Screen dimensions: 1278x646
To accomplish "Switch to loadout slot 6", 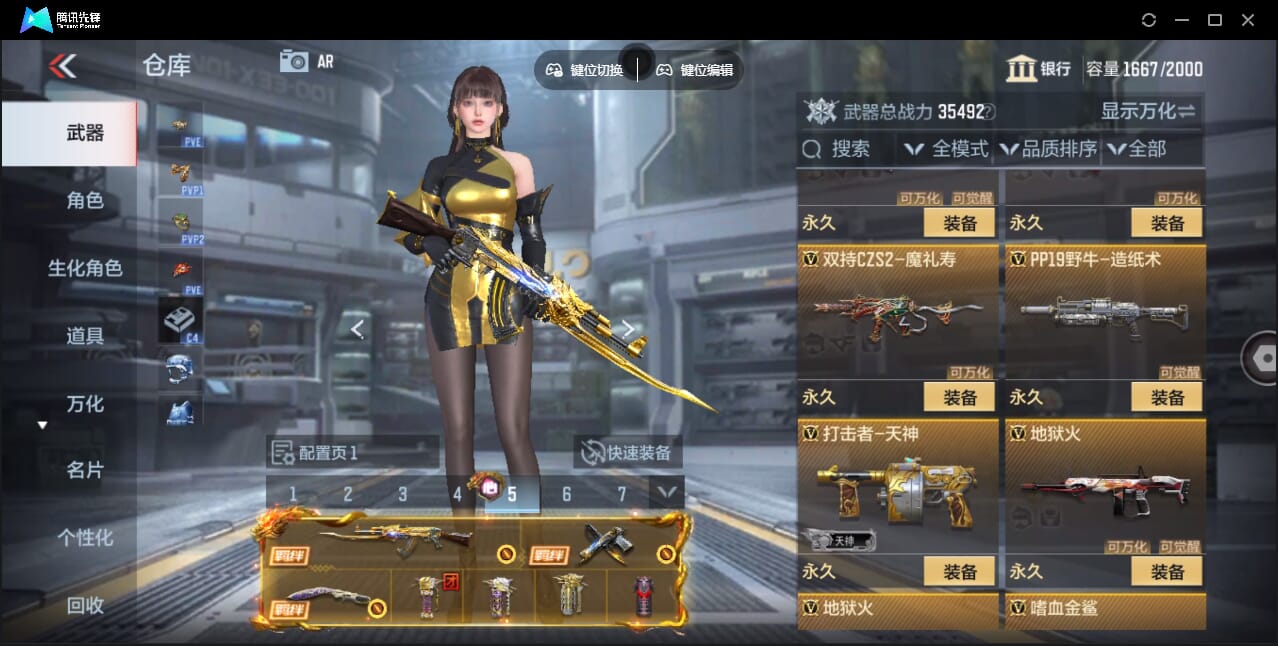I will tap(566, 494).
